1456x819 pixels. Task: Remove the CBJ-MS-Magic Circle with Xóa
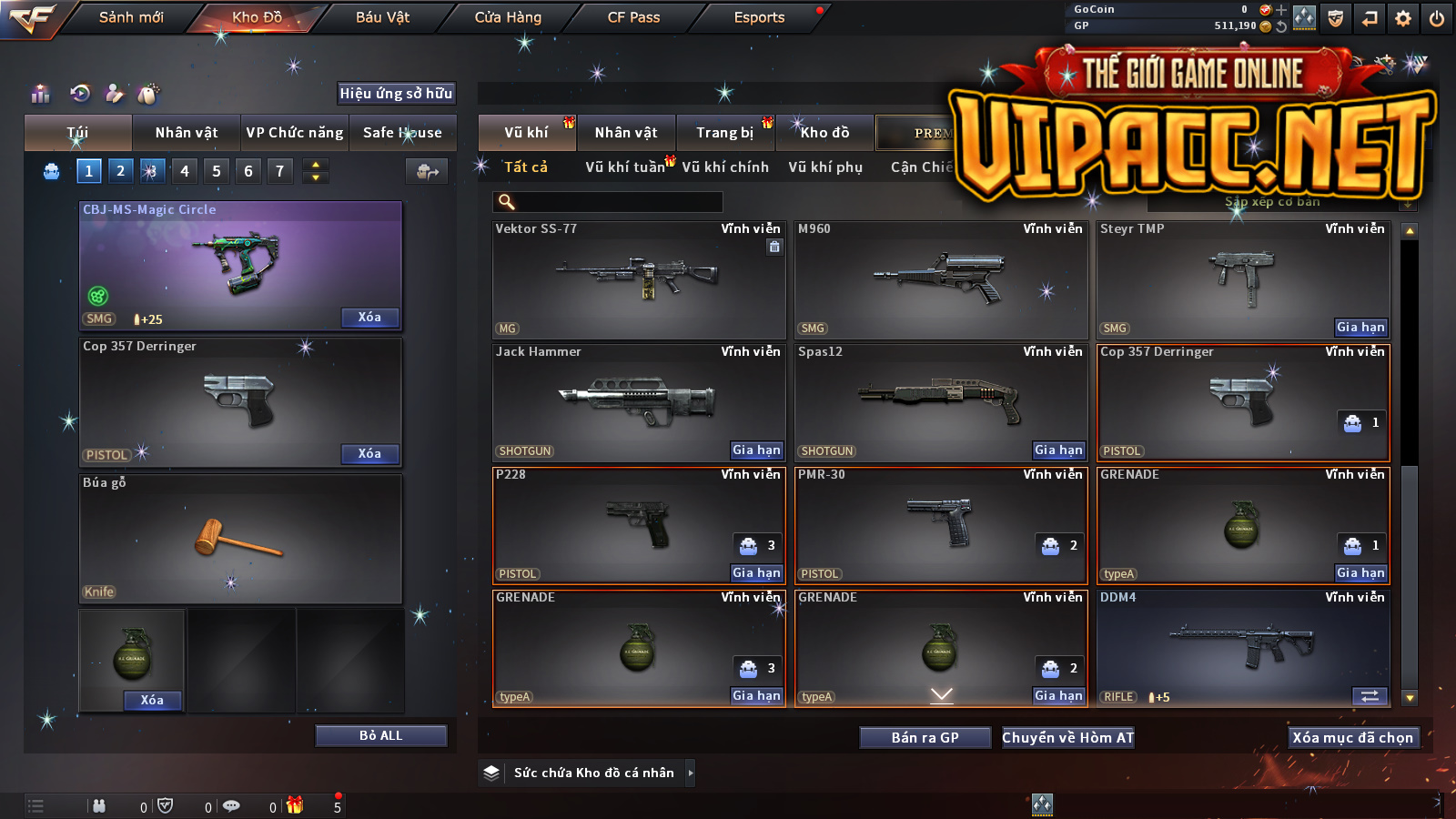click(369, 317)
